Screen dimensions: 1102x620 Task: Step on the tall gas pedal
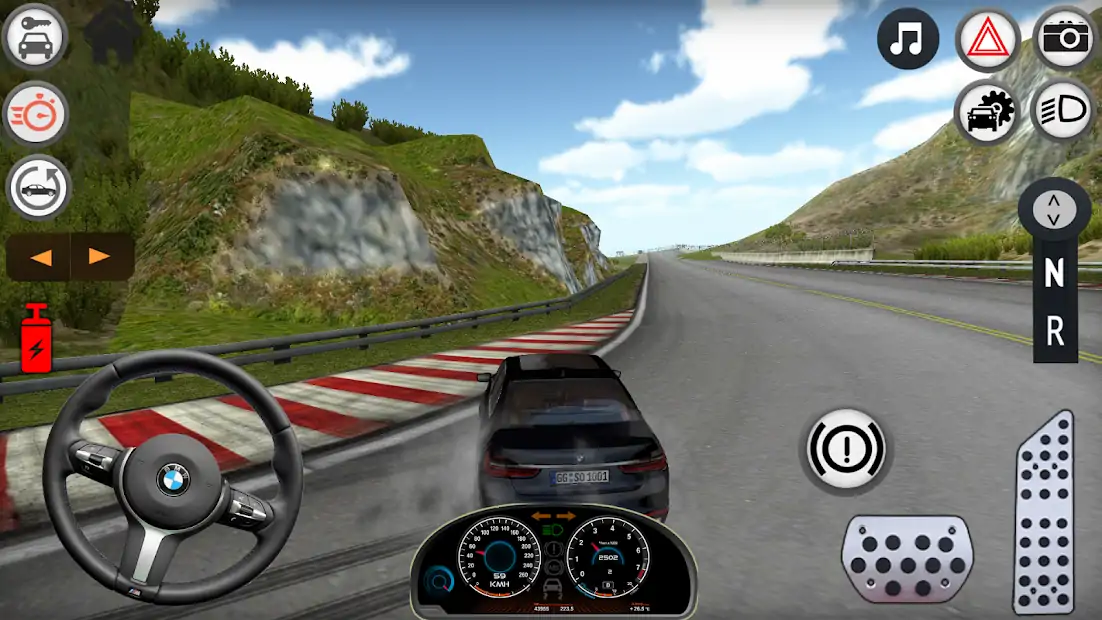pos(1044,512)
